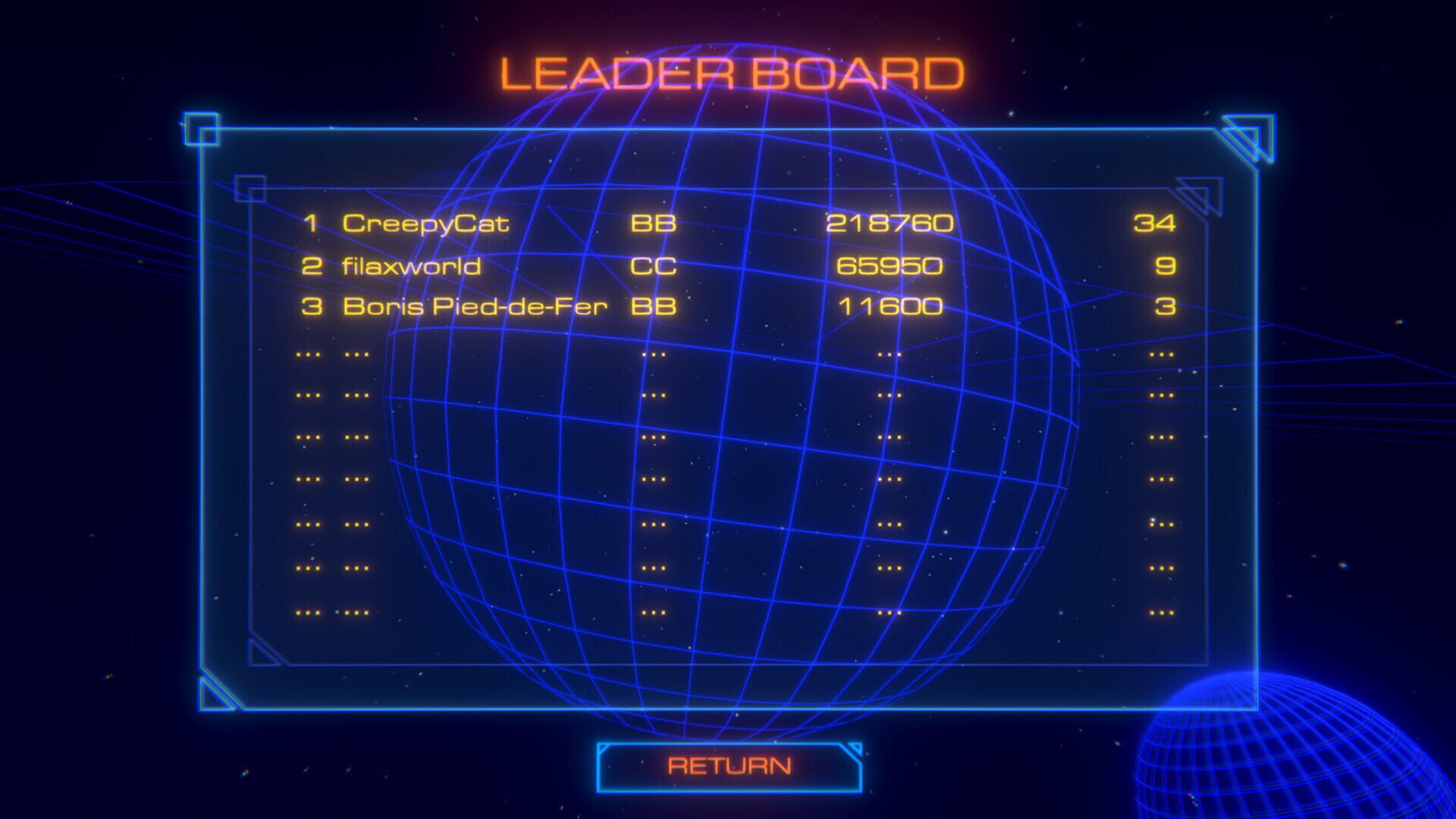Click the BB tag next to CreepyCat
The width and height of the screenshot is (1456, 819).
tap(653, 224)
